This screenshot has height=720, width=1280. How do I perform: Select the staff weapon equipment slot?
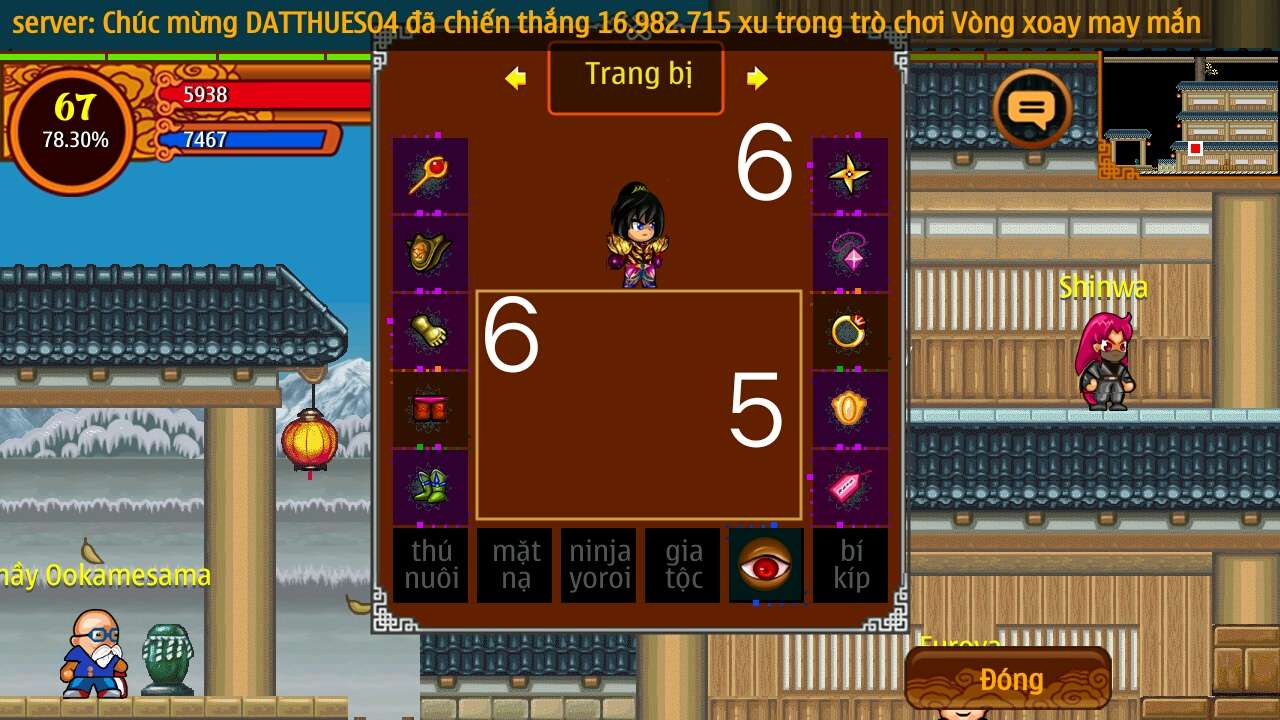(430, 175)
